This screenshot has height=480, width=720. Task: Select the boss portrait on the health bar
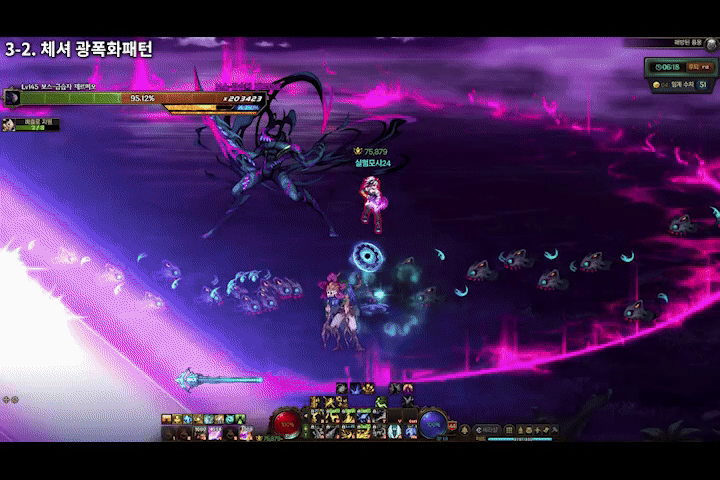[13, 98]
